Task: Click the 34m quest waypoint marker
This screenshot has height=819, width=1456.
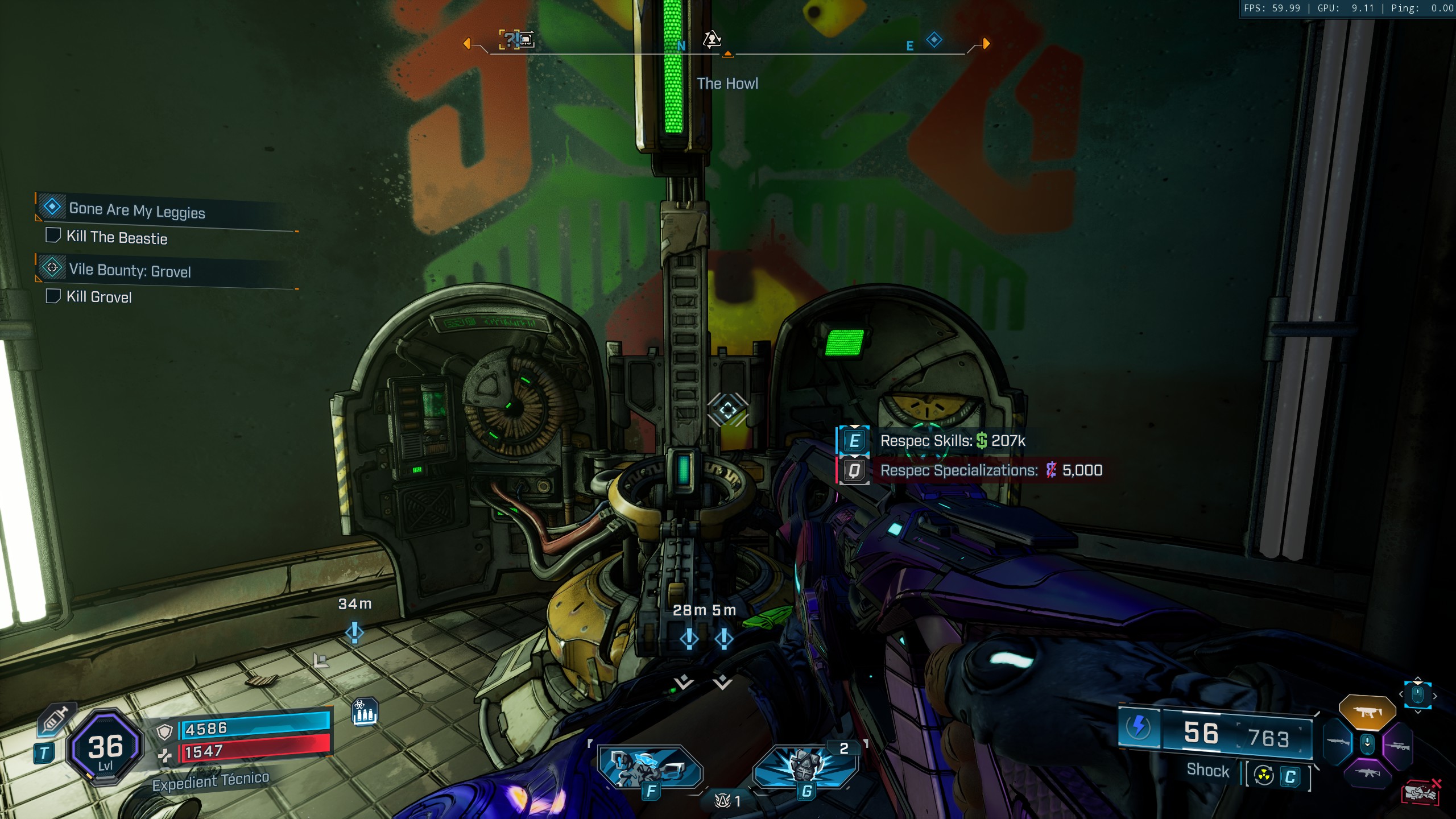Action: (354, 632)
